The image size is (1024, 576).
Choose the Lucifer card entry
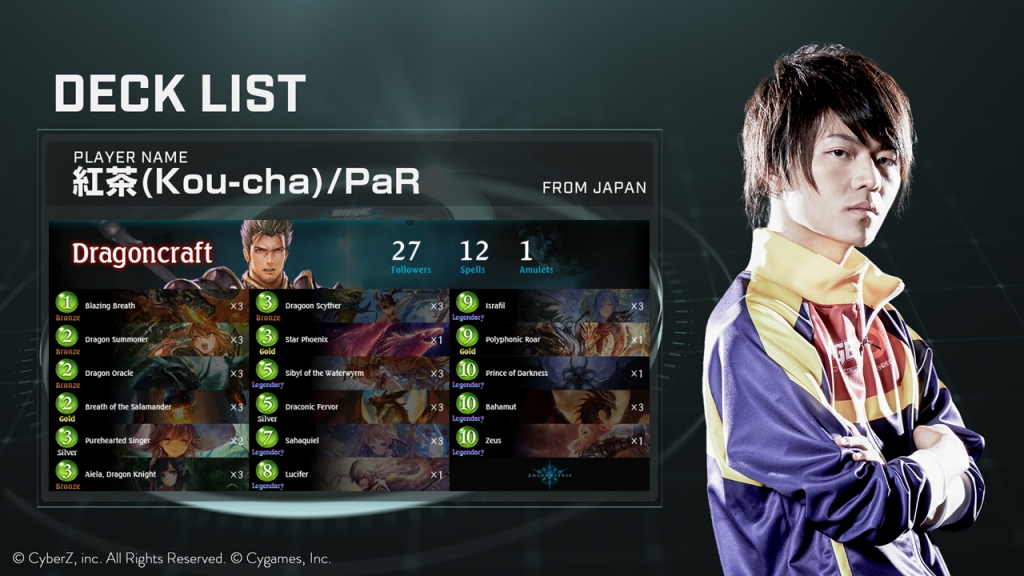click(350, 474)
